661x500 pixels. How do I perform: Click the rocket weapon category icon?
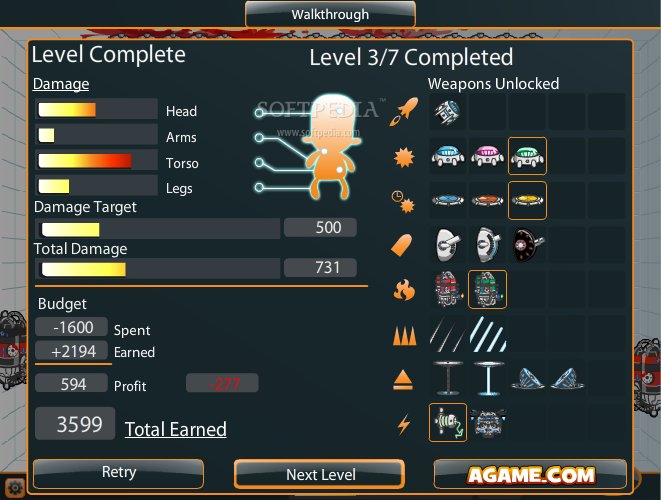(x=404, y=110)
